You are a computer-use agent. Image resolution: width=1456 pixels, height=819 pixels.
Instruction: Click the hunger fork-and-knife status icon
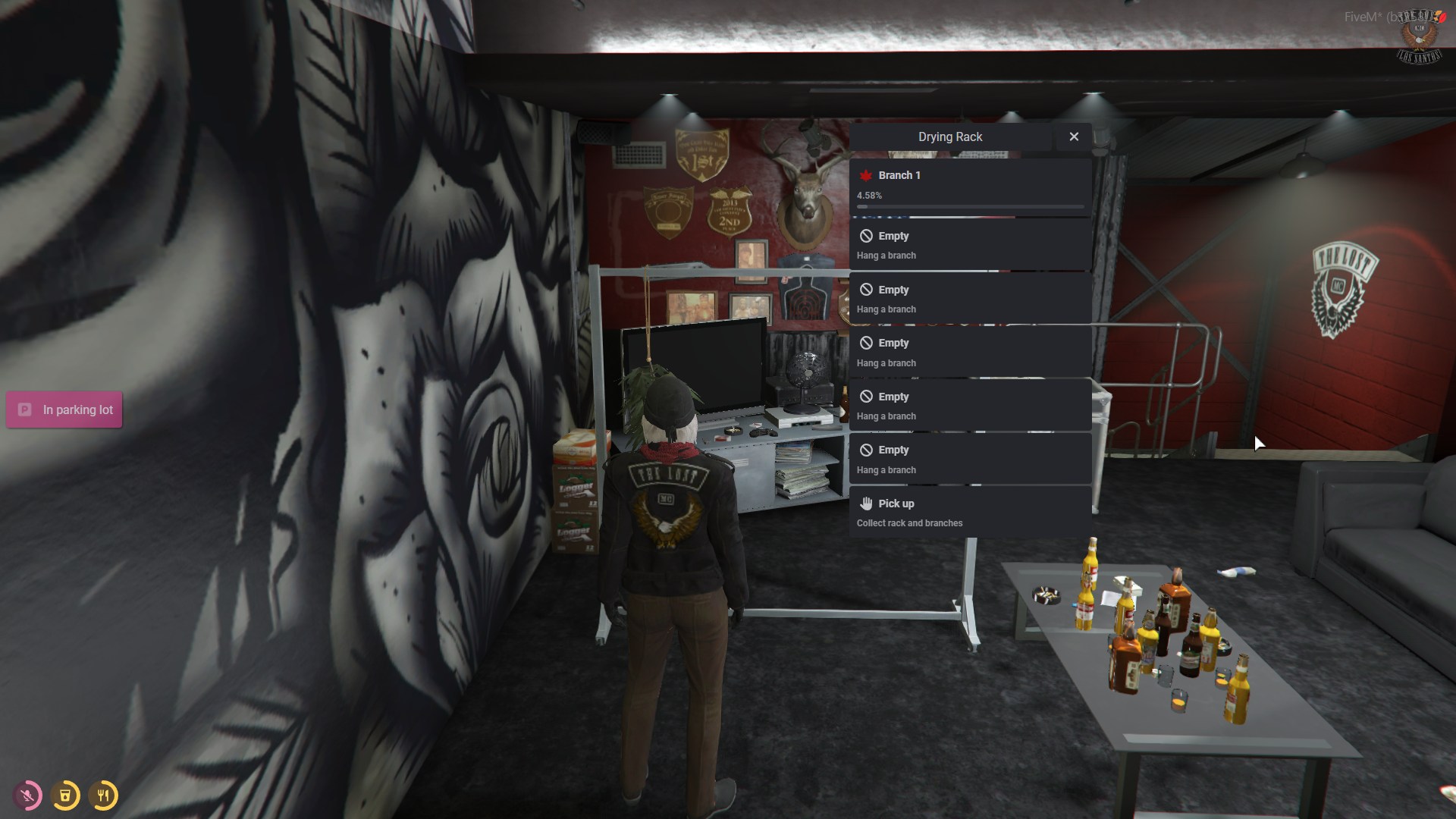pyautogui.click(x=104, y=795)
